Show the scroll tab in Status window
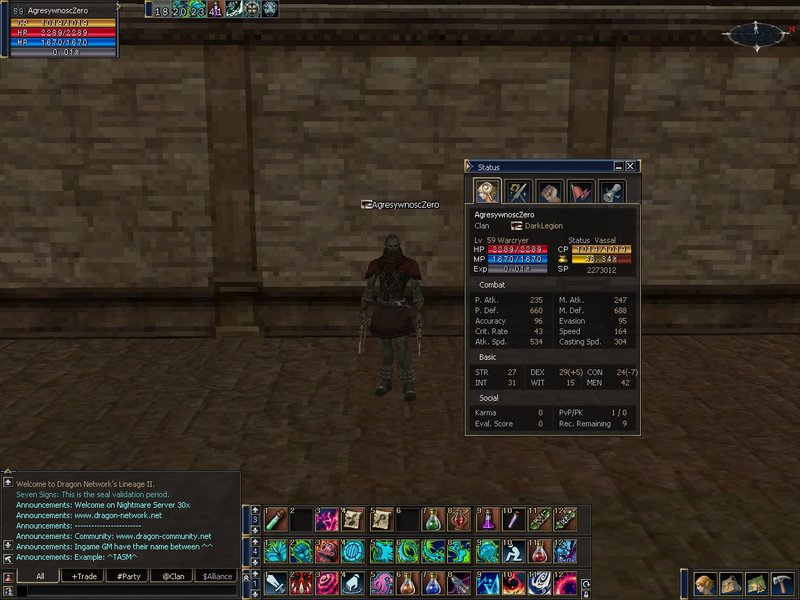This screenshot has height=600, width=800. (611, 191)
